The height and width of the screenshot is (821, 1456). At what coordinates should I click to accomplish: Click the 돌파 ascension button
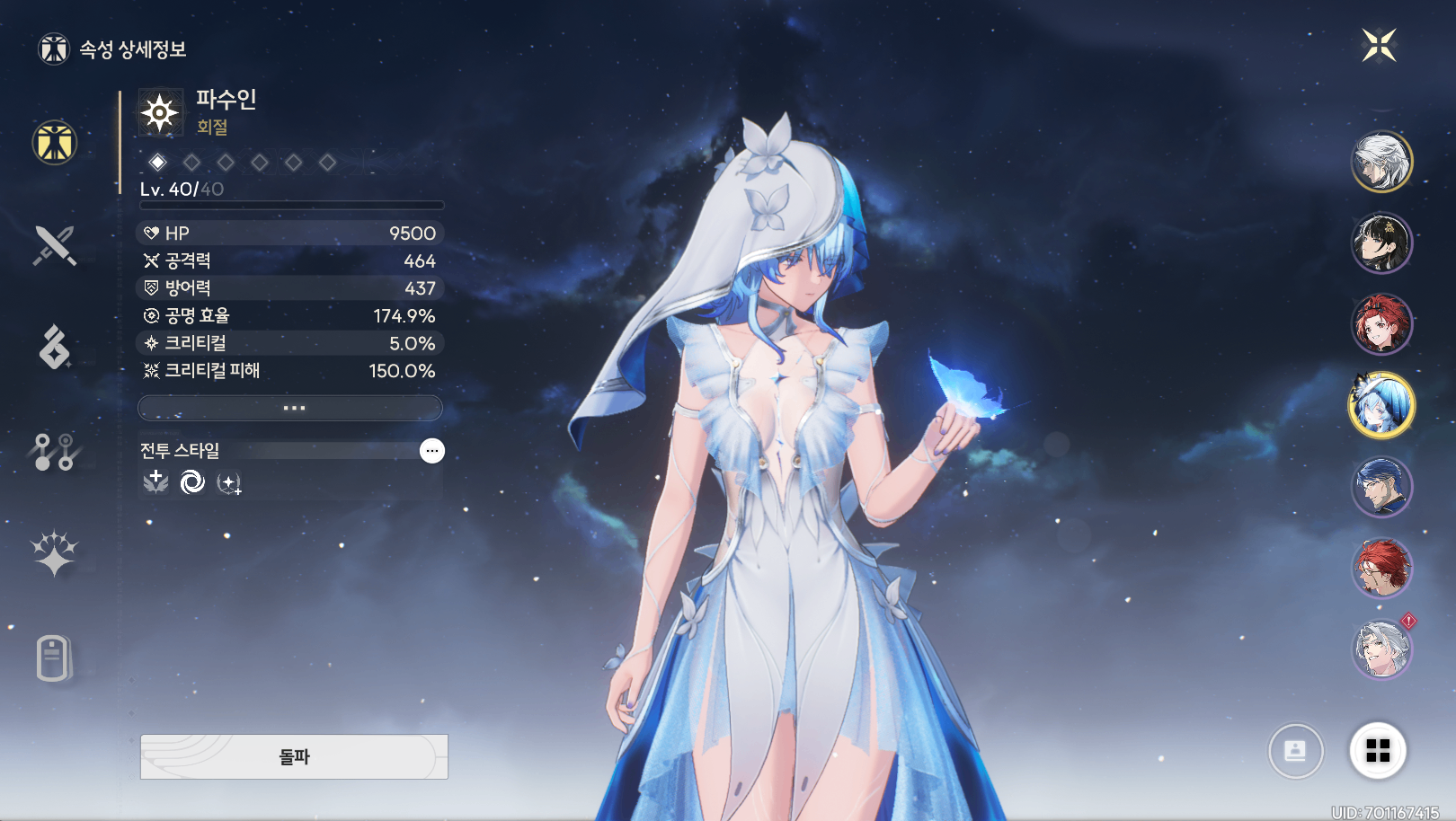[294, 756]
